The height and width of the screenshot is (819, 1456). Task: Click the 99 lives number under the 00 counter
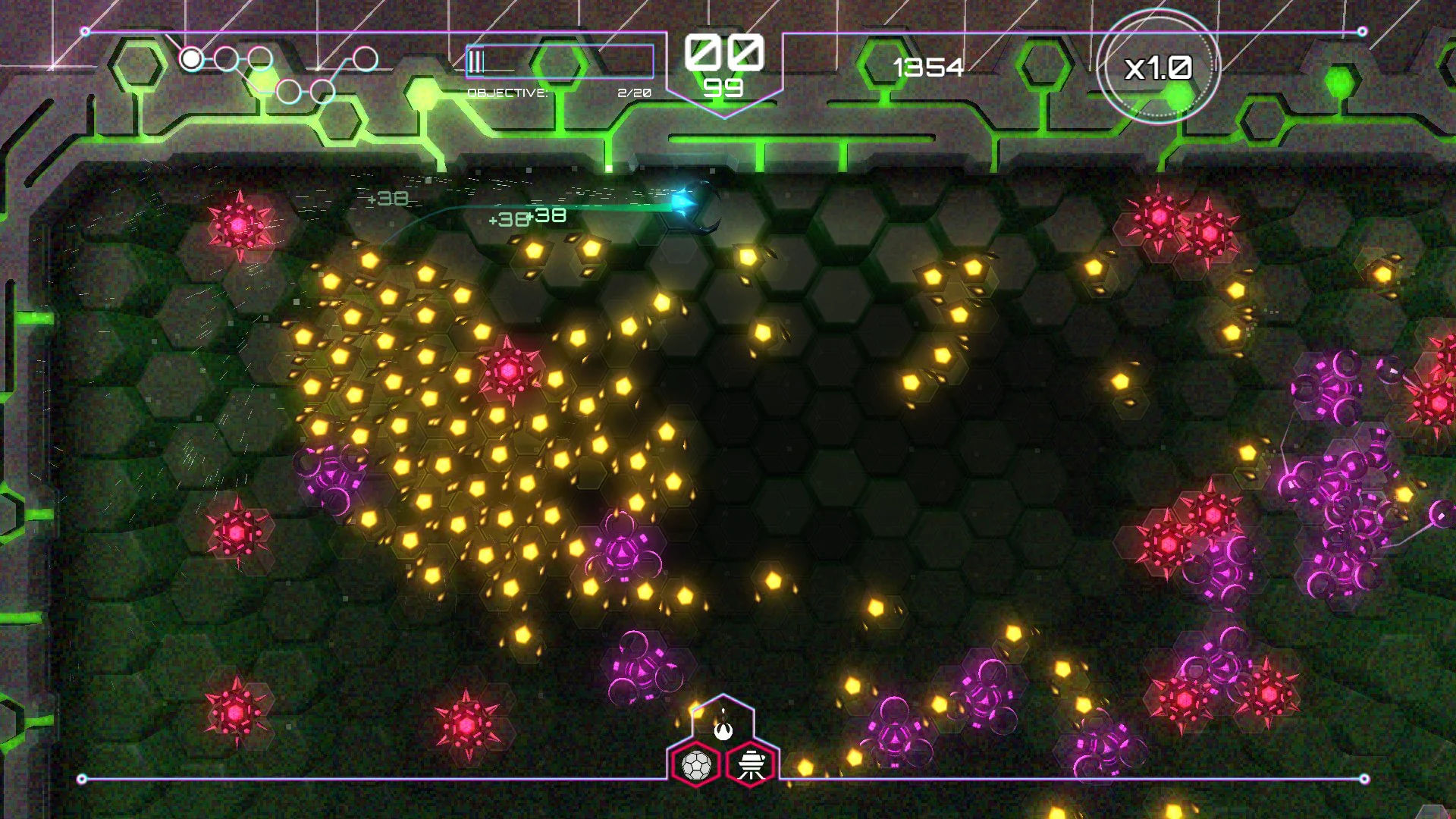pyautogui.click(x=724, y=89)
